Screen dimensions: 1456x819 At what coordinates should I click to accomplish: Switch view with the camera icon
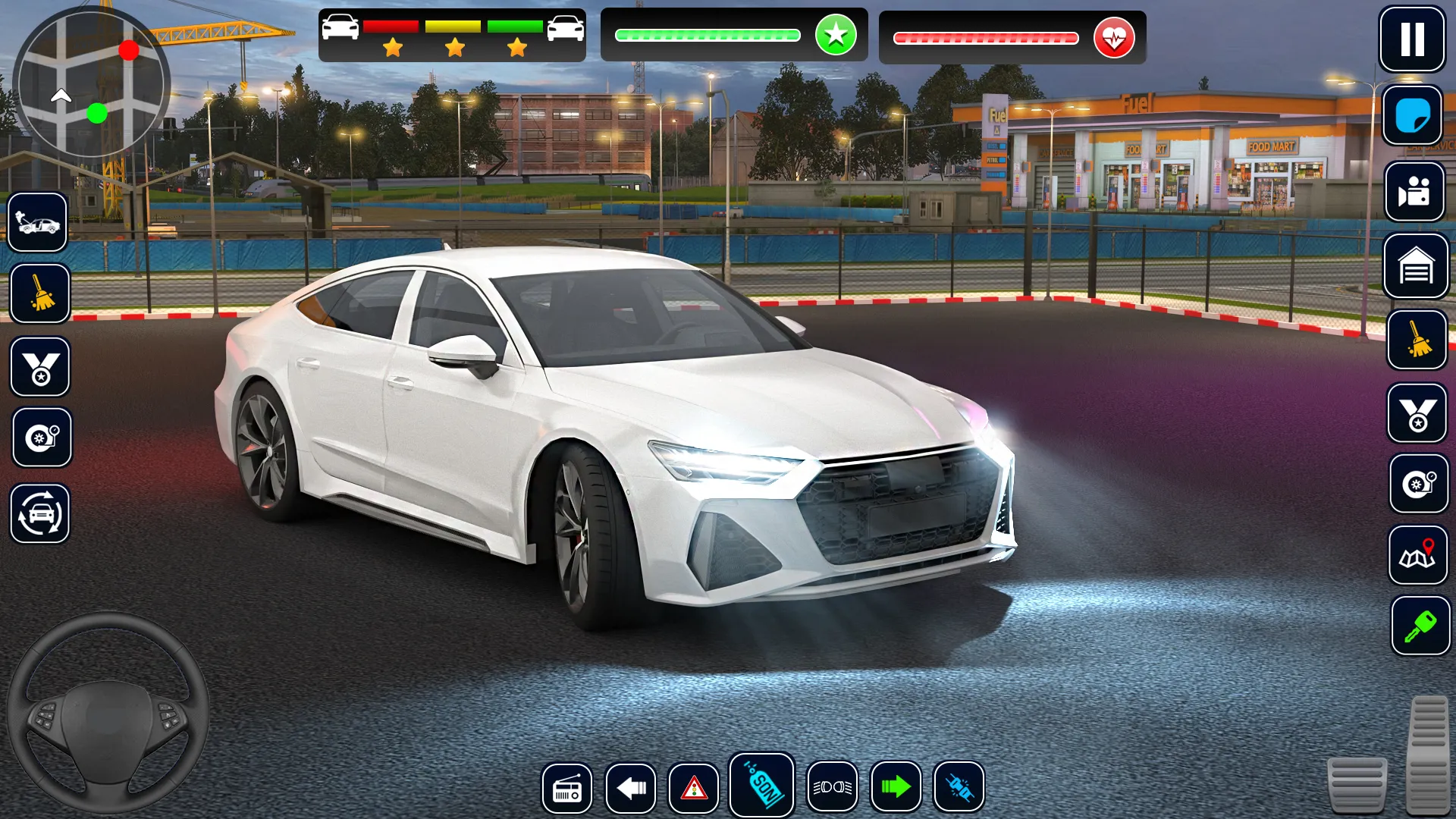coord(1414,192)
